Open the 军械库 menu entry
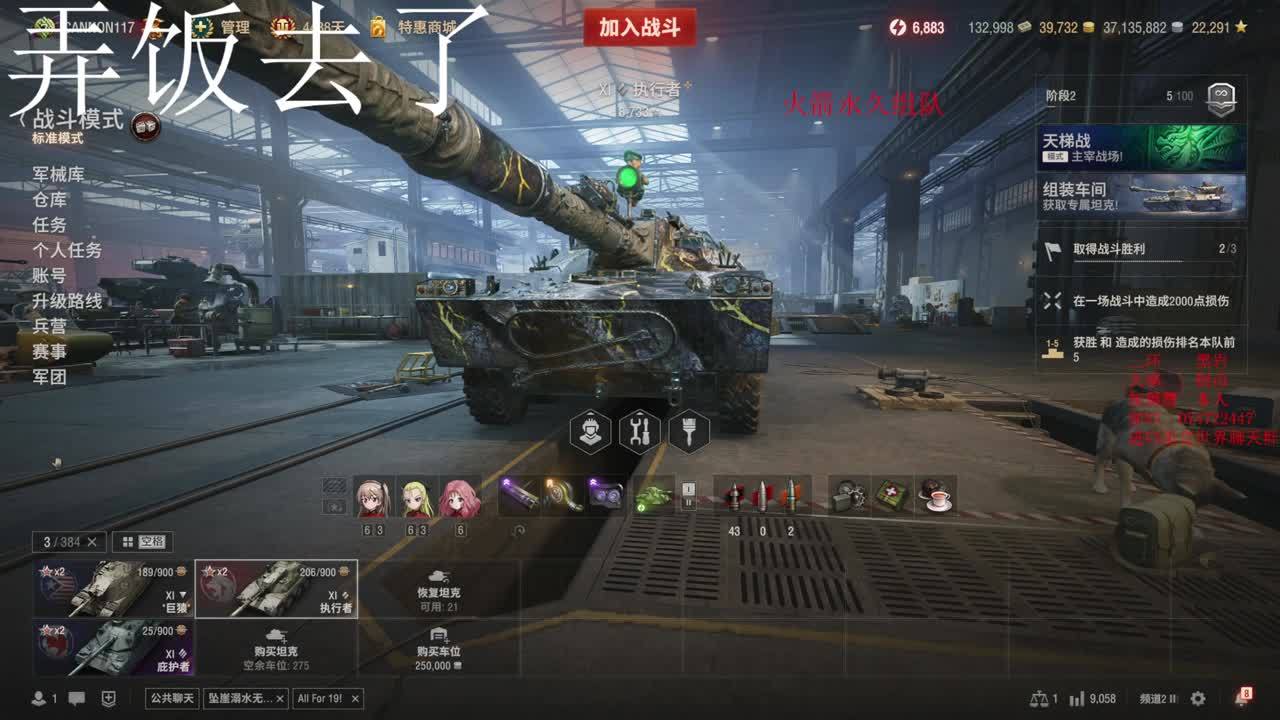1280x720 pixels. click(x=58, y=174)
